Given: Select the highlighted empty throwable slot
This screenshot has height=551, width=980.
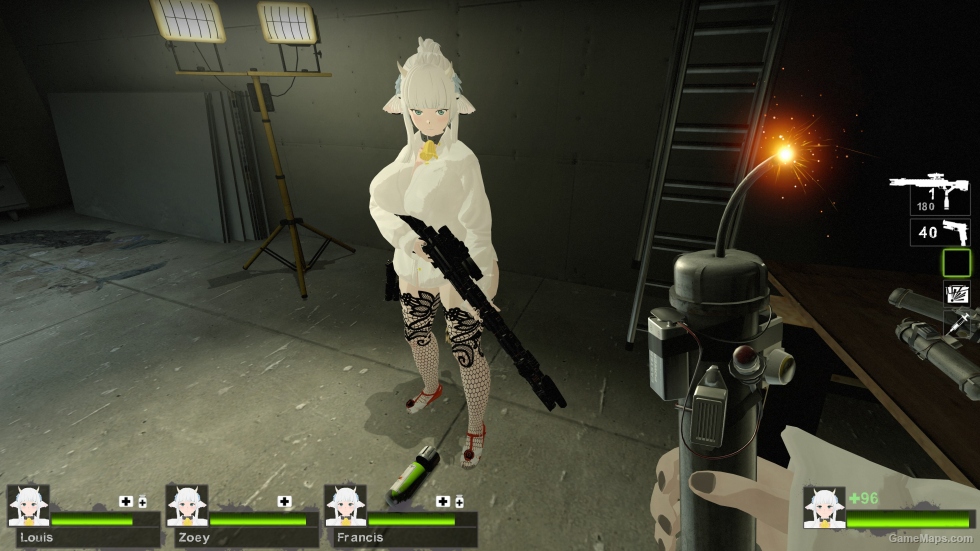Looking at the screenshot, I should click(x=956, y=263).
